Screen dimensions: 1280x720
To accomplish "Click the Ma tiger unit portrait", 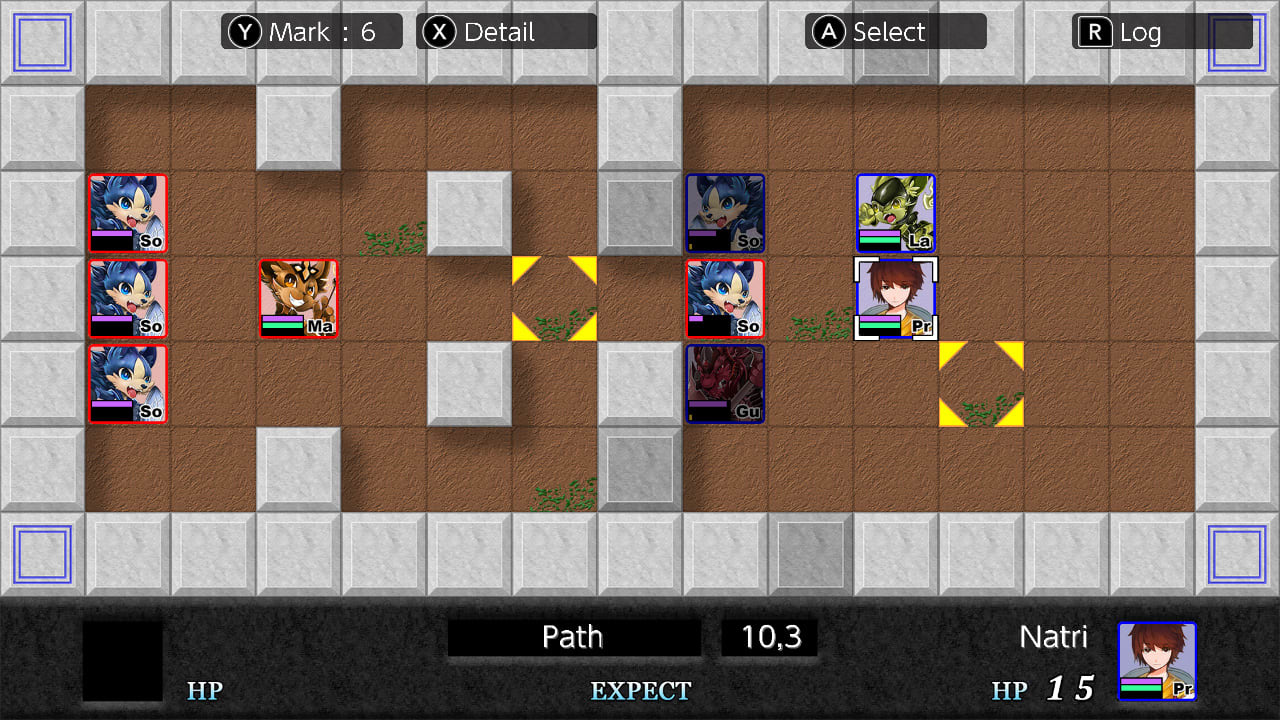I will 298,298.
